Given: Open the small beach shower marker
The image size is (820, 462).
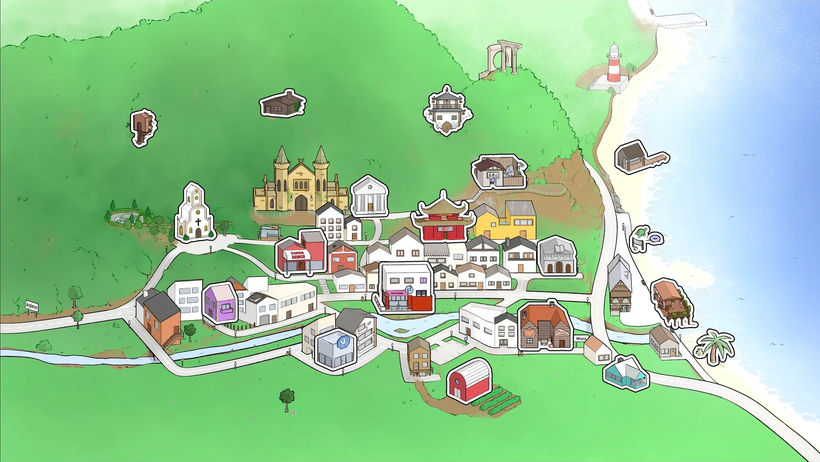Looking at the screenshot, I should tap(645, 236).
